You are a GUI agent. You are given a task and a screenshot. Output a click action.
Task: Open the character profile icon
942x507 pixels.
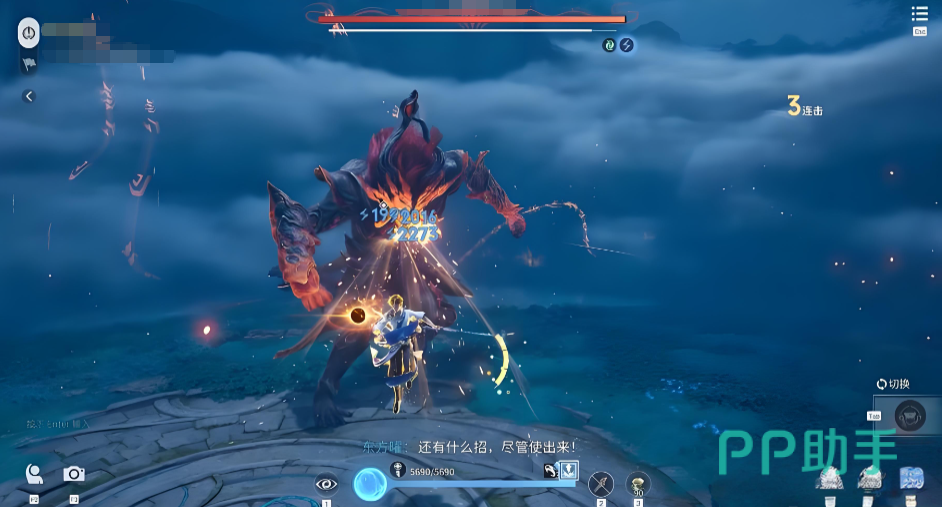click(34, 474)
